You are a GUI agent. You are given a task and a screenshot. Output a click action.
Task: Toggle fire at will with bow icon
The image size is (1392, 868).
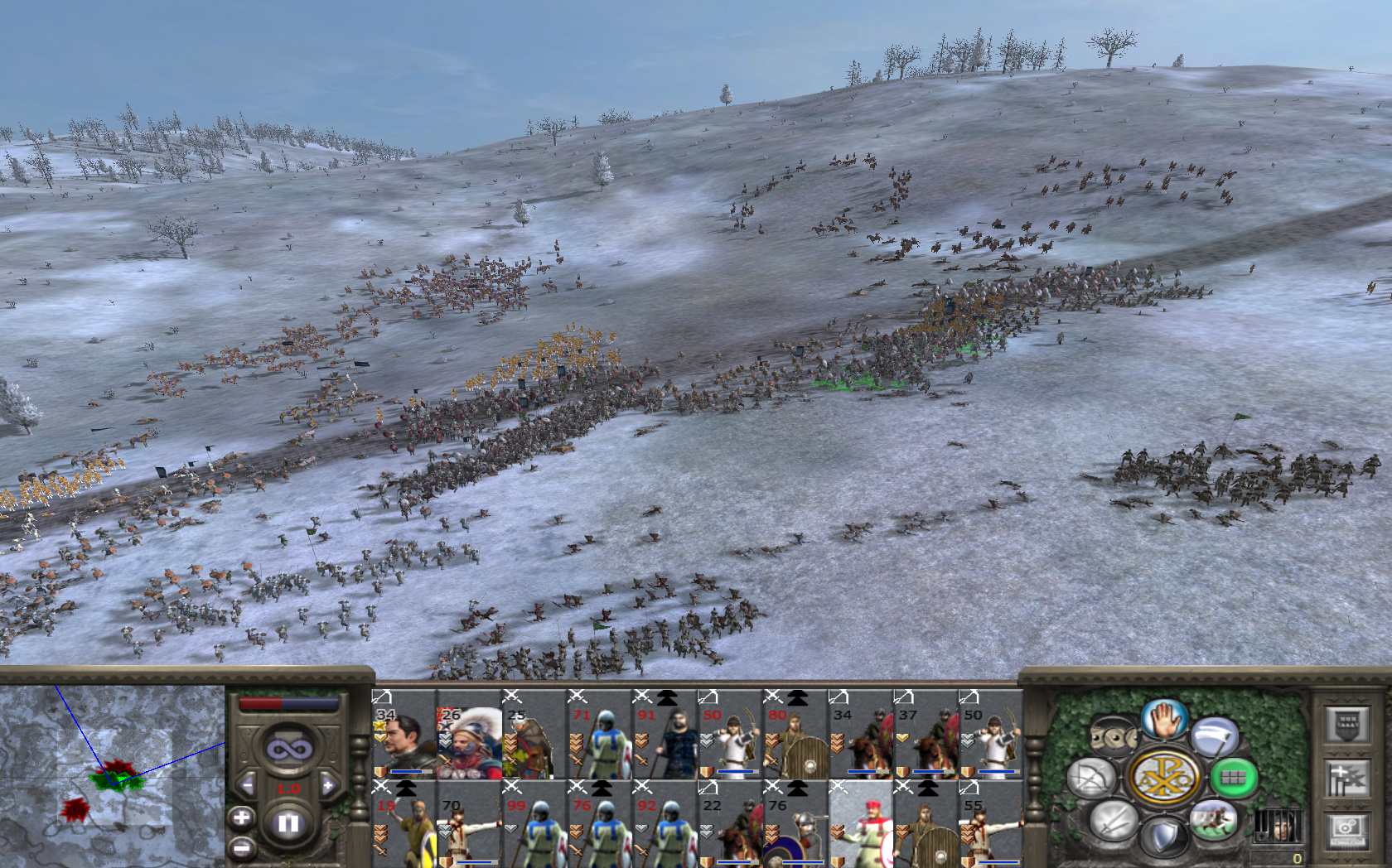[x=1092, y=777]
